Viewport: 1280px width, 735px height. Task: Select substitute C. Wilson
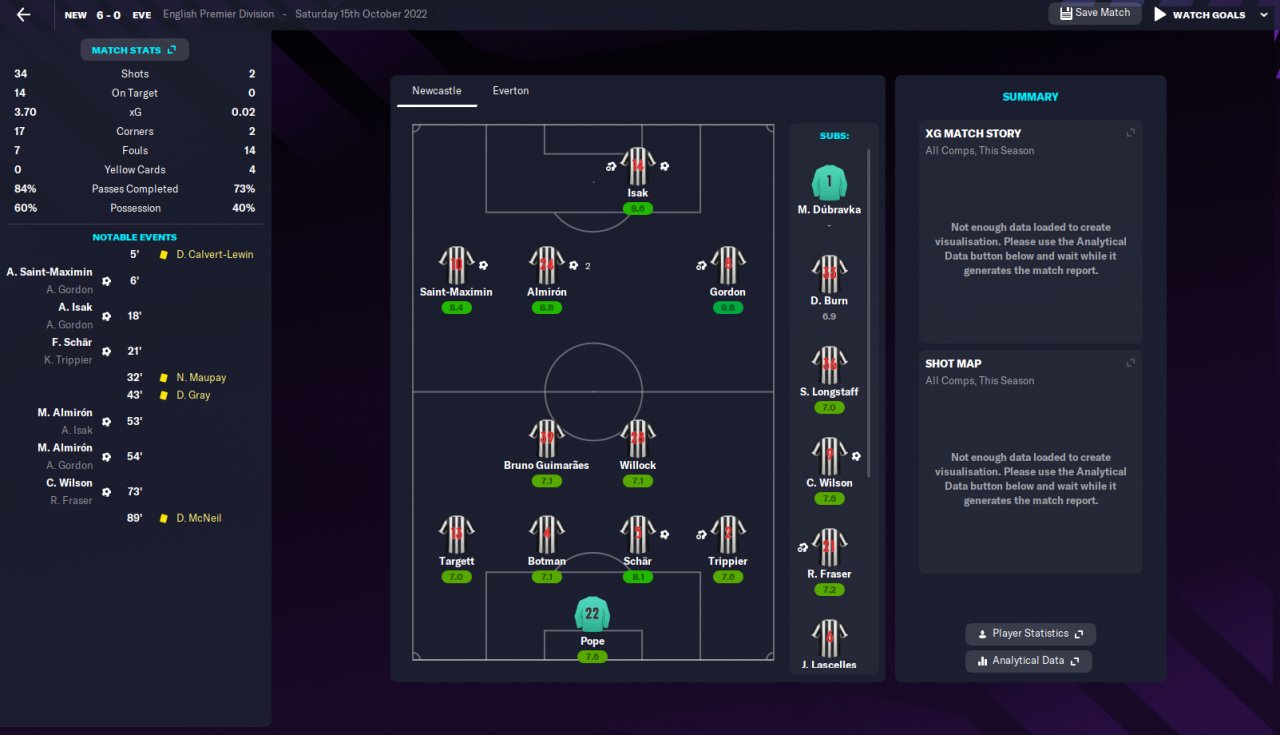[829, 457]
